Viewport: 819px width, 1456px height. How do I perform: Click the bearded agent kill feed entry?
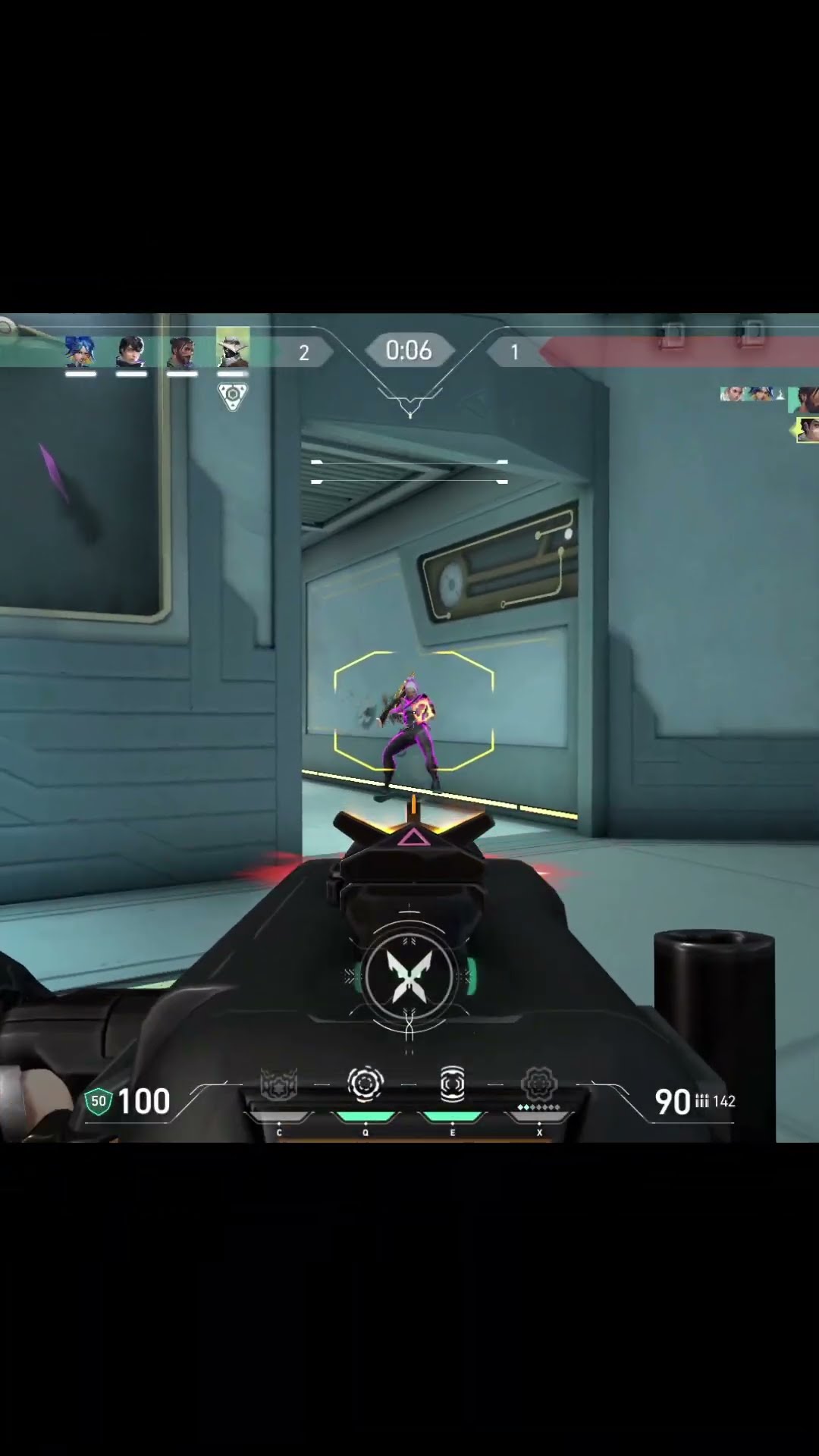805,398
